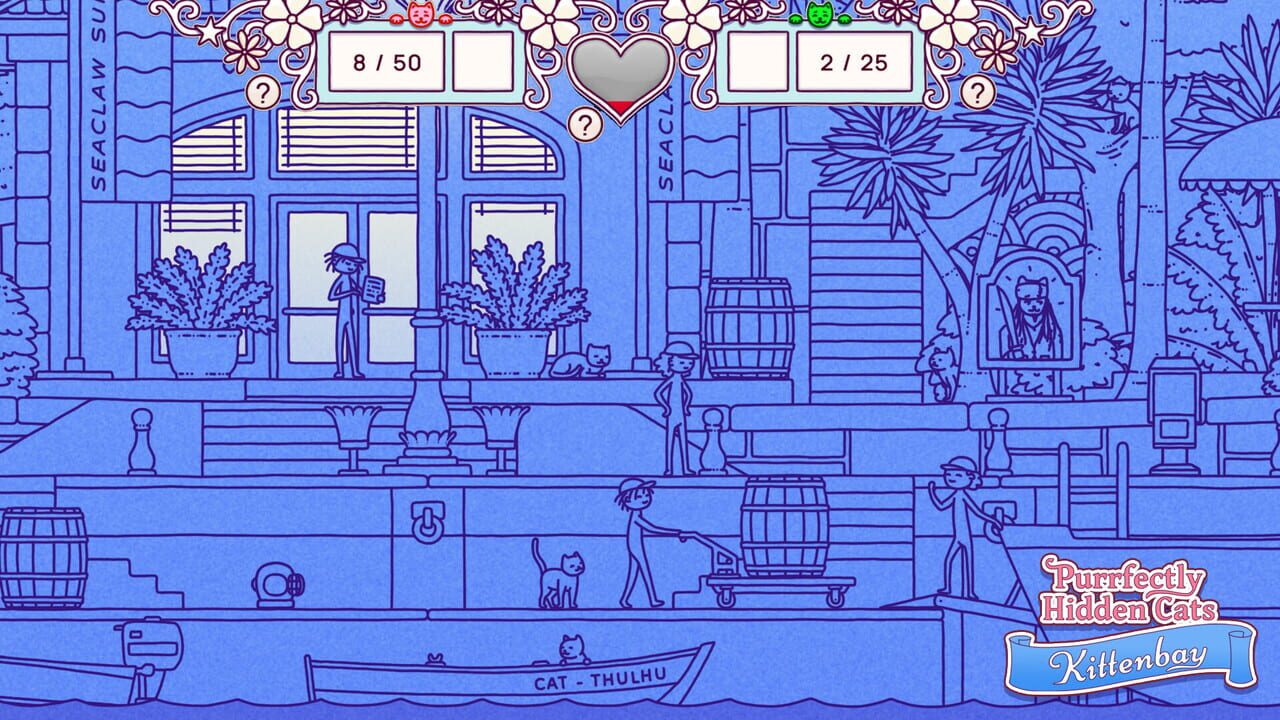This screenshot has height=720, width=1280.
Task: Open the left question mark hint
Action: point(262,92)
